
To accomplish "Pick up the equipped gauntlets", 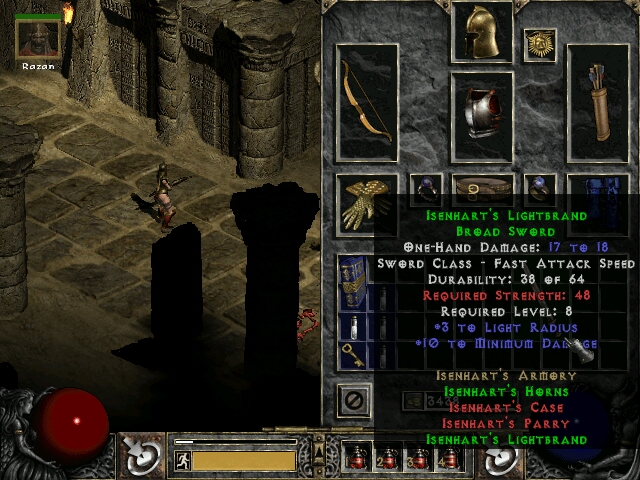I will pos(366,202).
